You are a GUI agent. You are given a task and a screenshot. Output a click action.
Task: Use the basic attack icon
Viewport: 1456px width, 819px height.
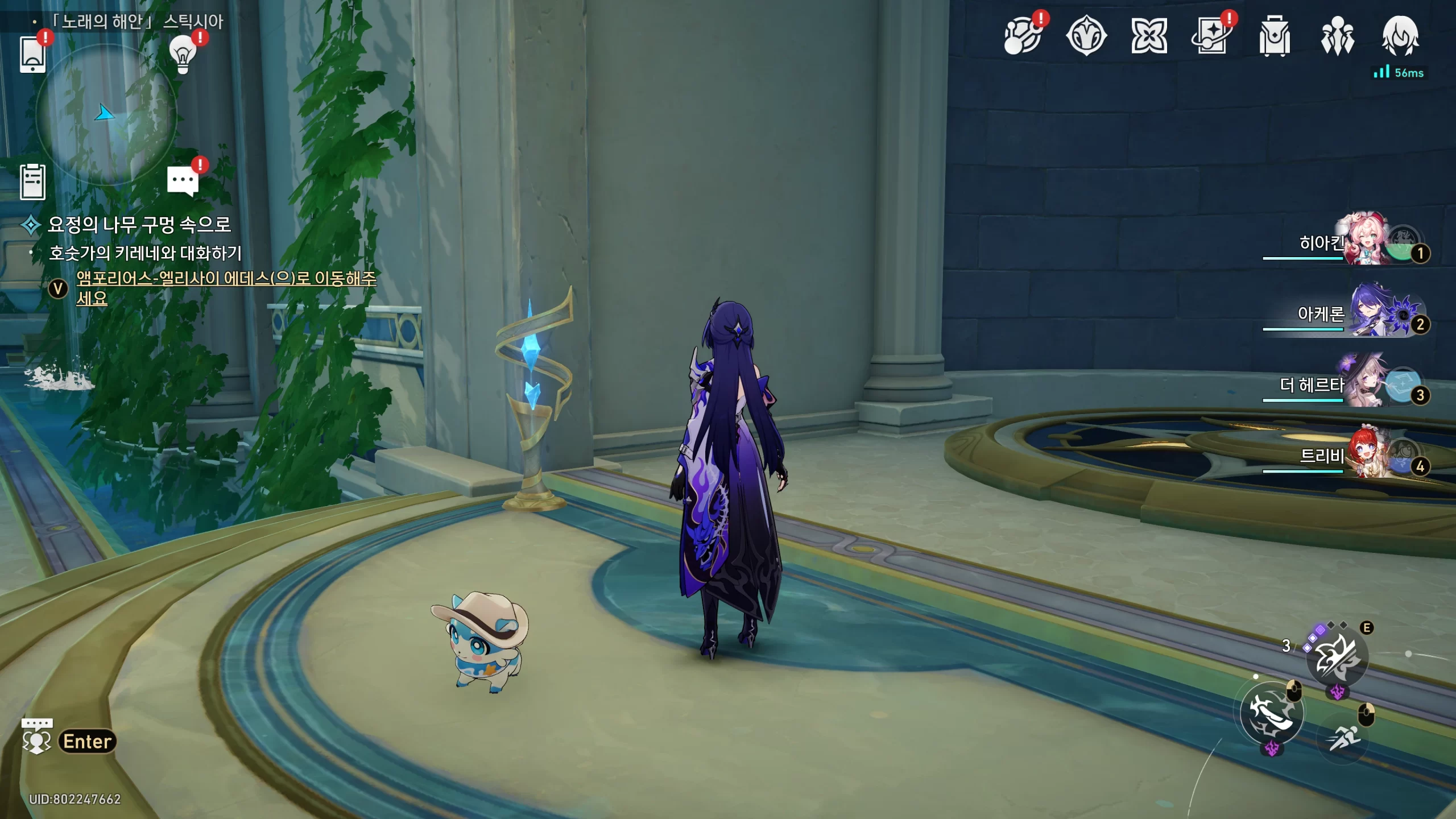(1272, 714)
